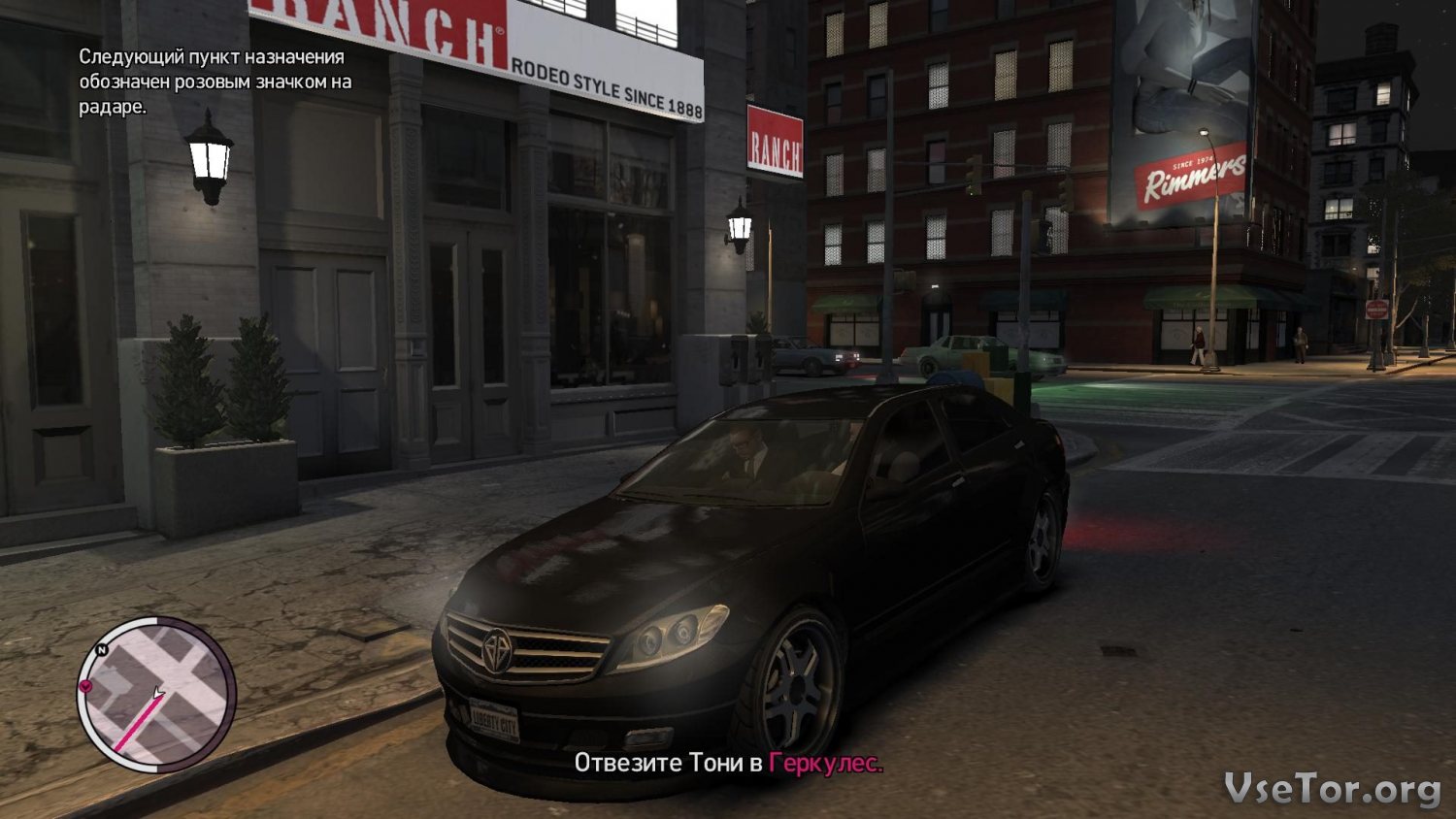Click the circular radar minimap

[x=157, y=694]
